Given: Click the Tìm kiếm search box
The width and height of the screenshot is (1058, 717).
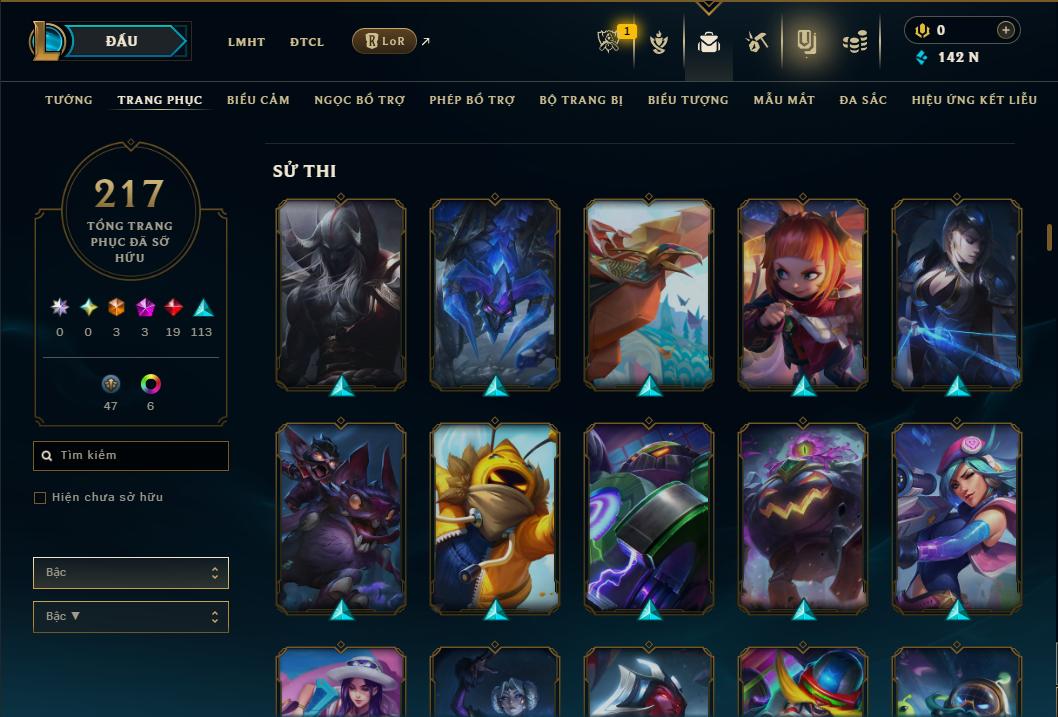Looking at the screenshot, I should coord(131,456).
